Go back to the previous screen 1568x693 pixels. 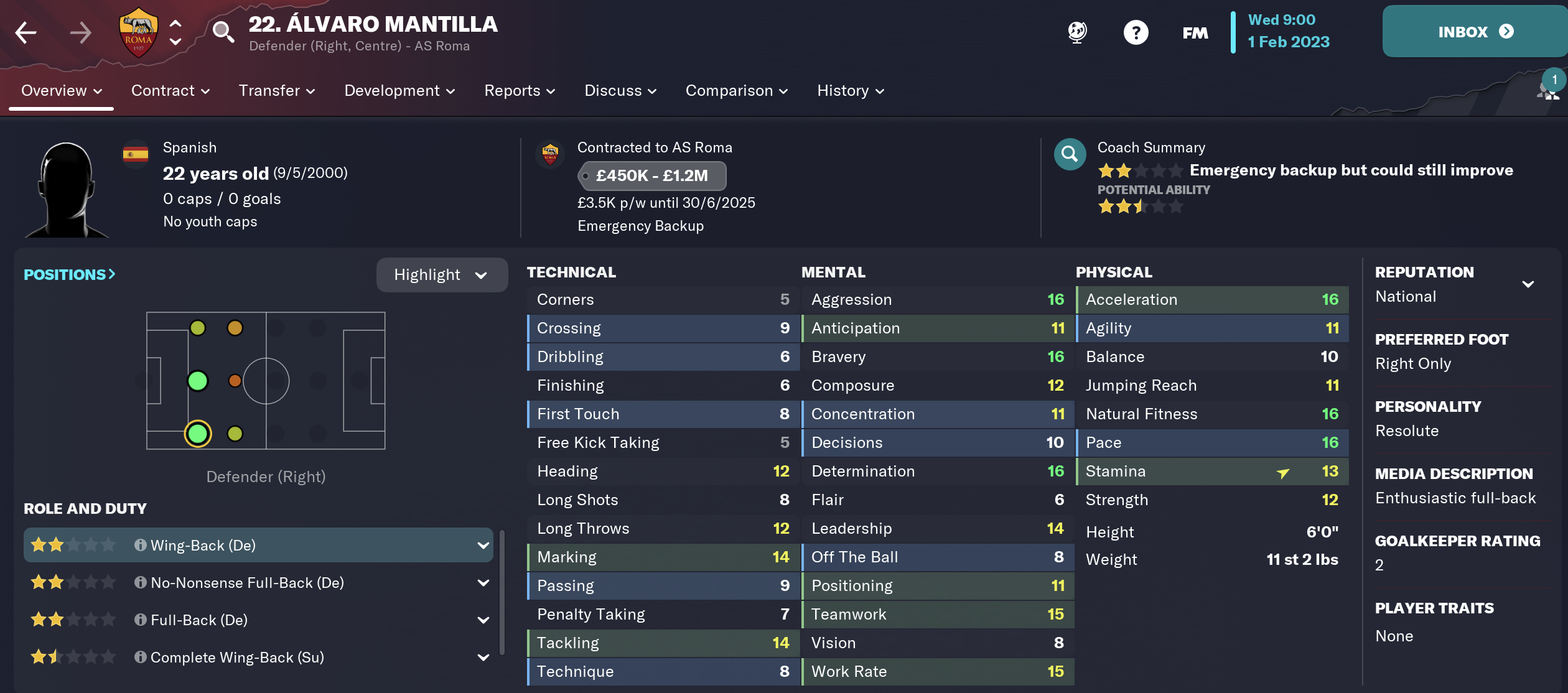tap(26, 32)
